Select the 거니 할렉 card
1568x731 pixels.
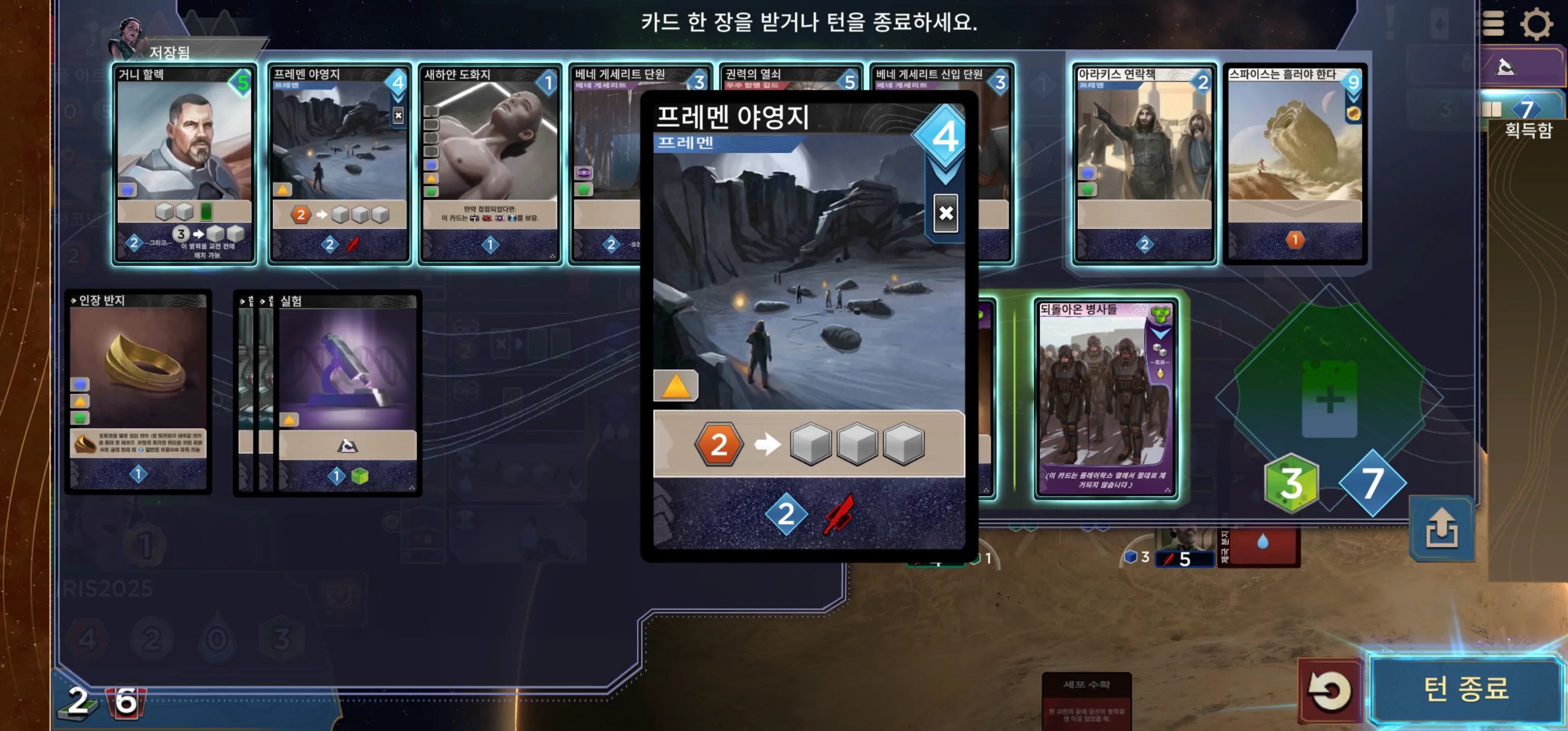[x=184, y=164]
